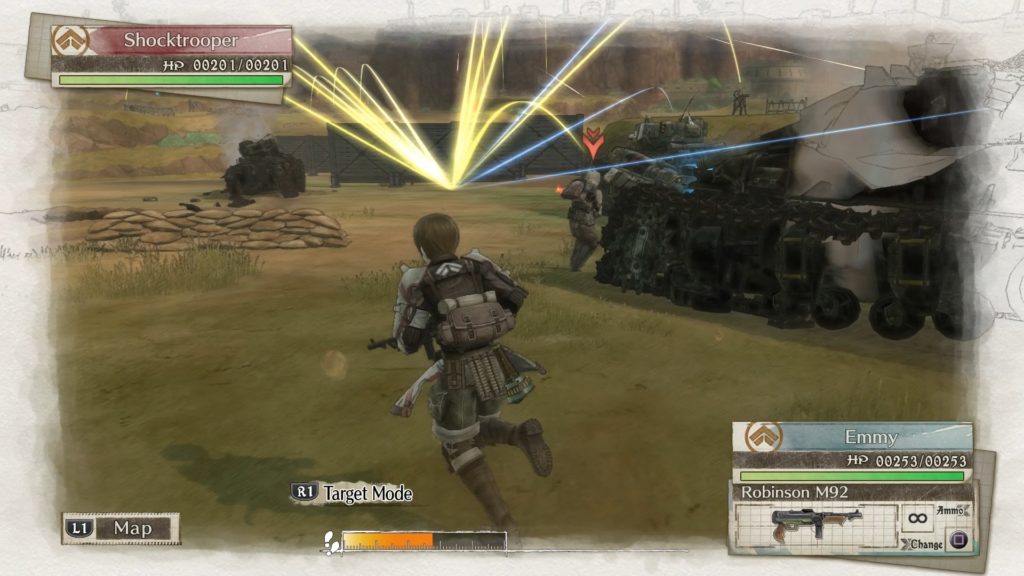
Task: Select the Shocktrooper enemy info panel
Action: (x=172, y=56)
